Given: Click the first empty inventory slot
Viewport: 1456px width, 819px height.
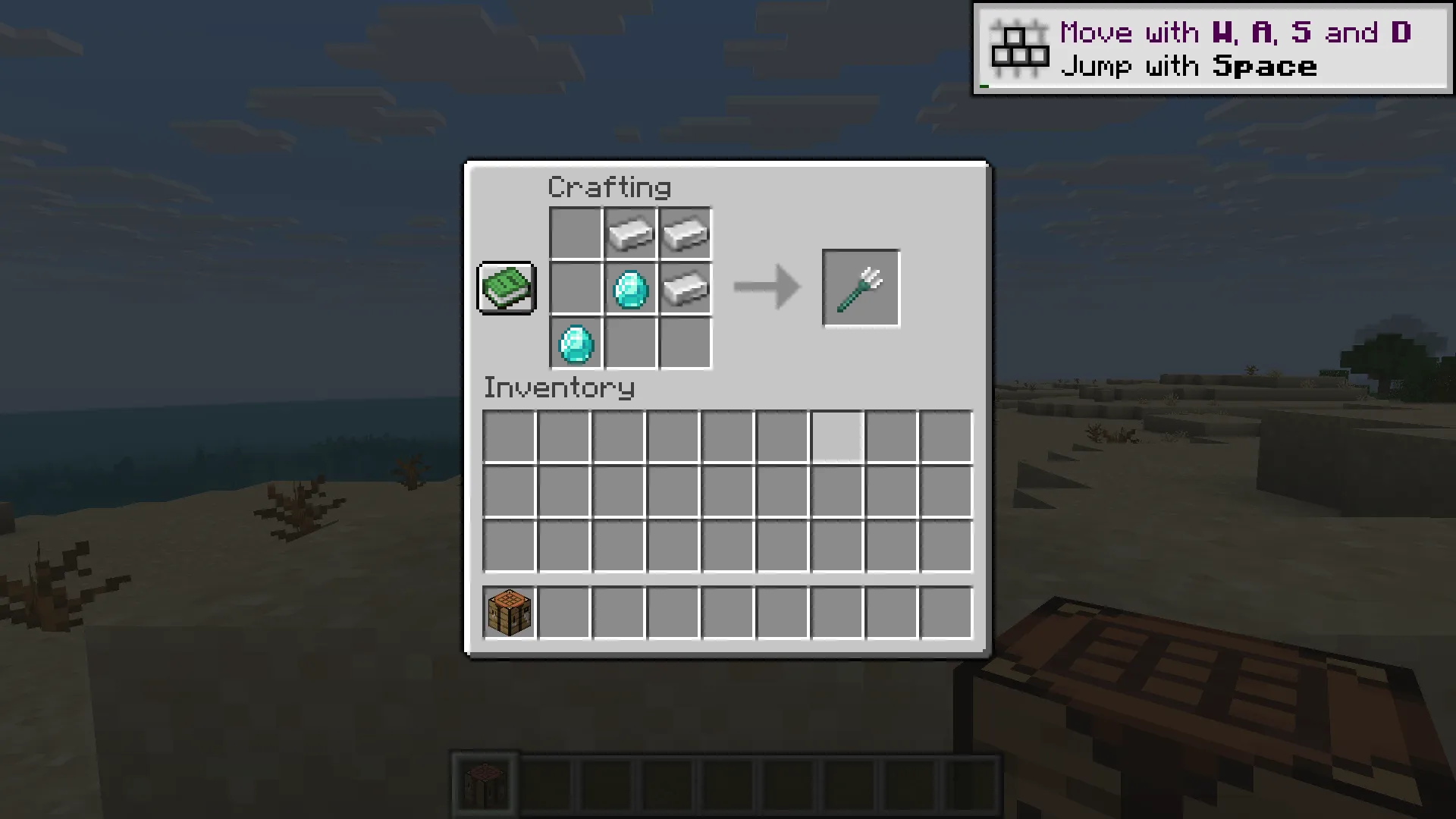Looking at the screenshot, I should pyautogui.click(x=507, y=436).
